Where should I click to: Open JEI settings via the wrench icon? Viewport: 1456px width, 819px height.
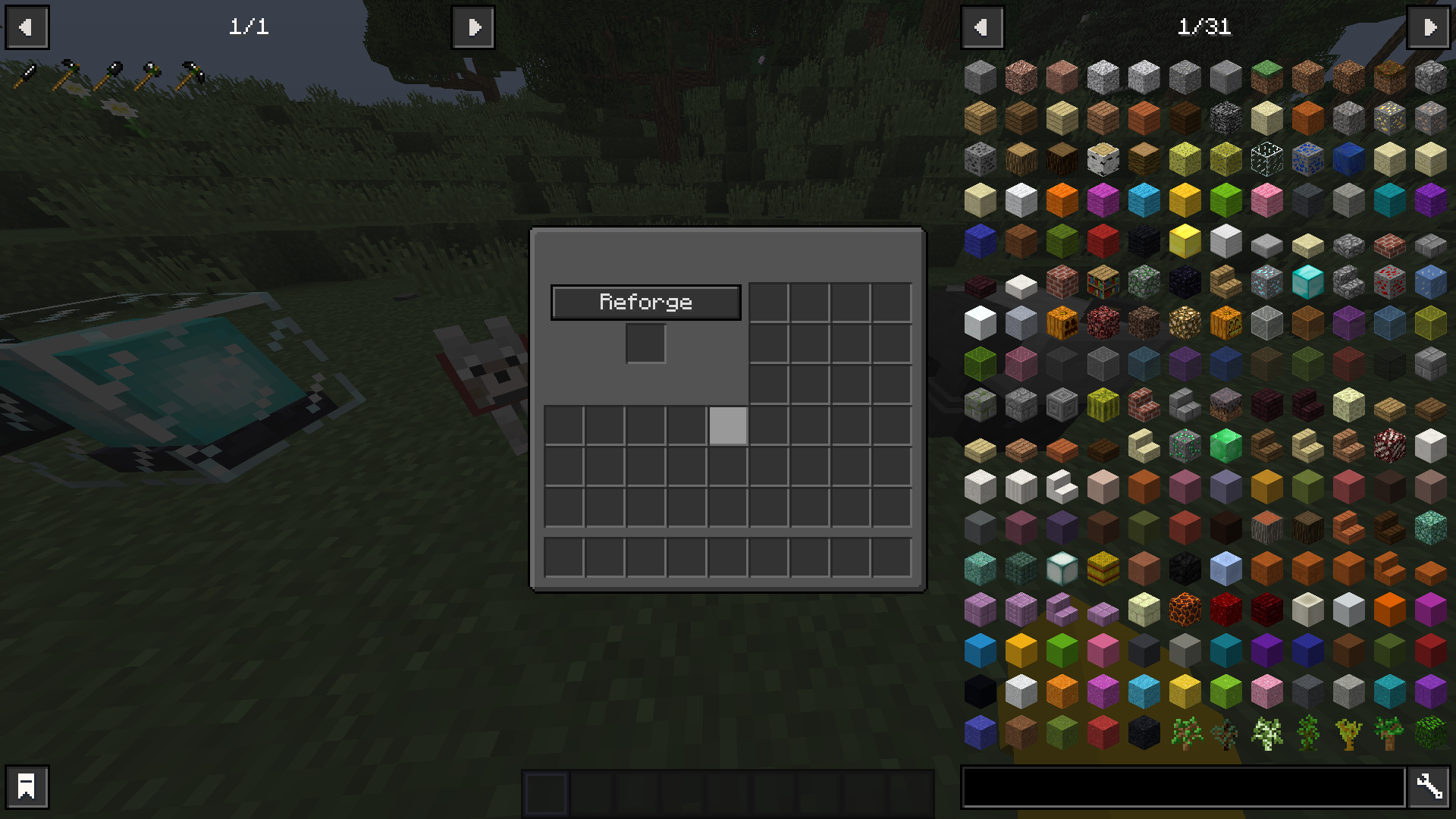[x=1429, y=786]
